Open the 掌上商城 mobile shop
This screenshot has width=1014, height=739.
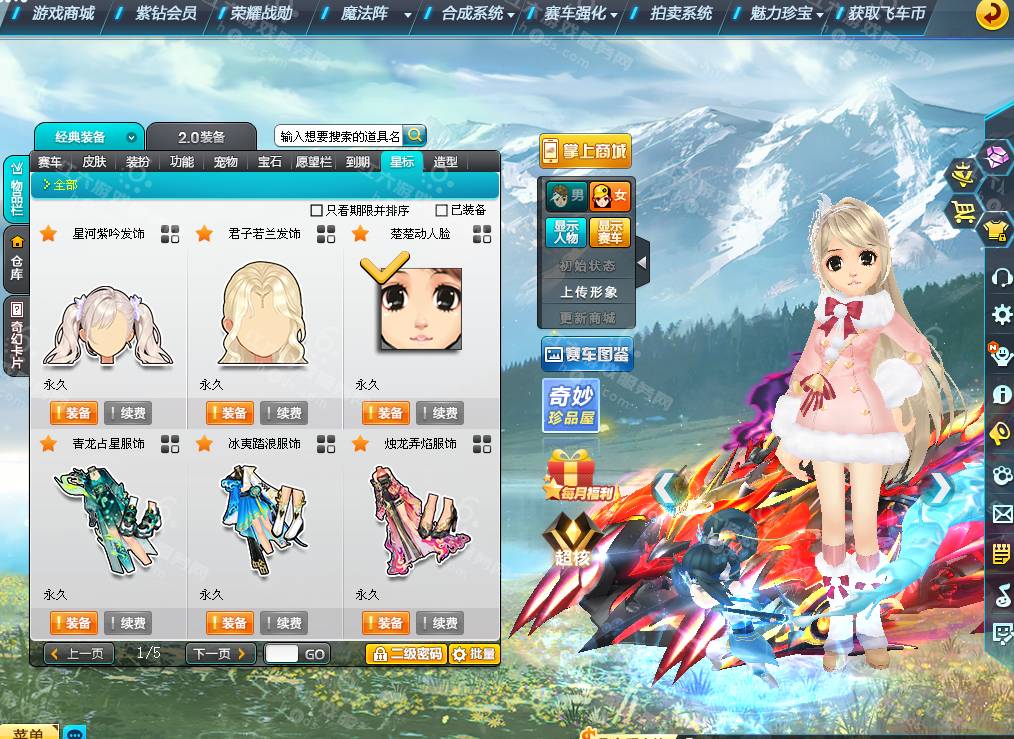585,151
